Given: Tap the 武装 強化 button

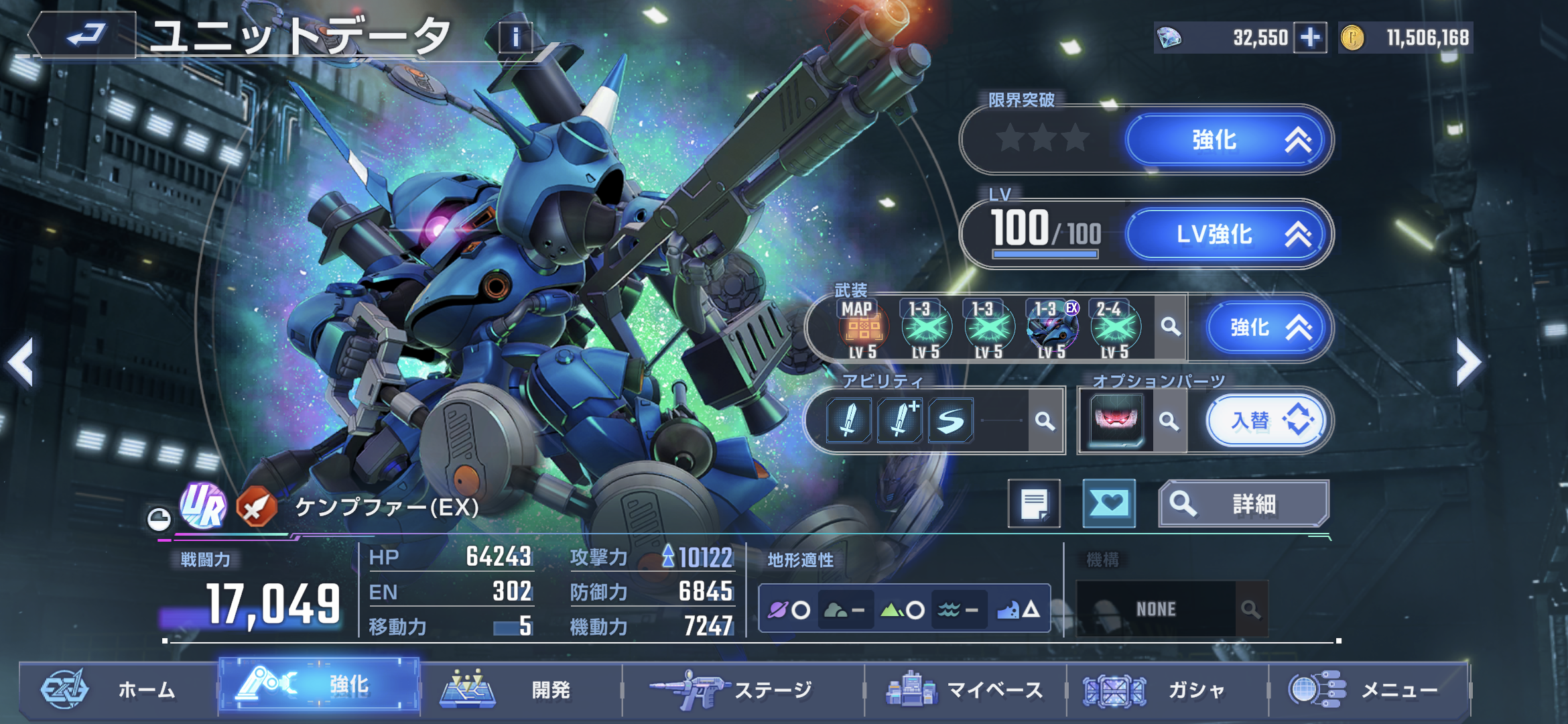Looking at the screenshot, I should point(1266,327).
